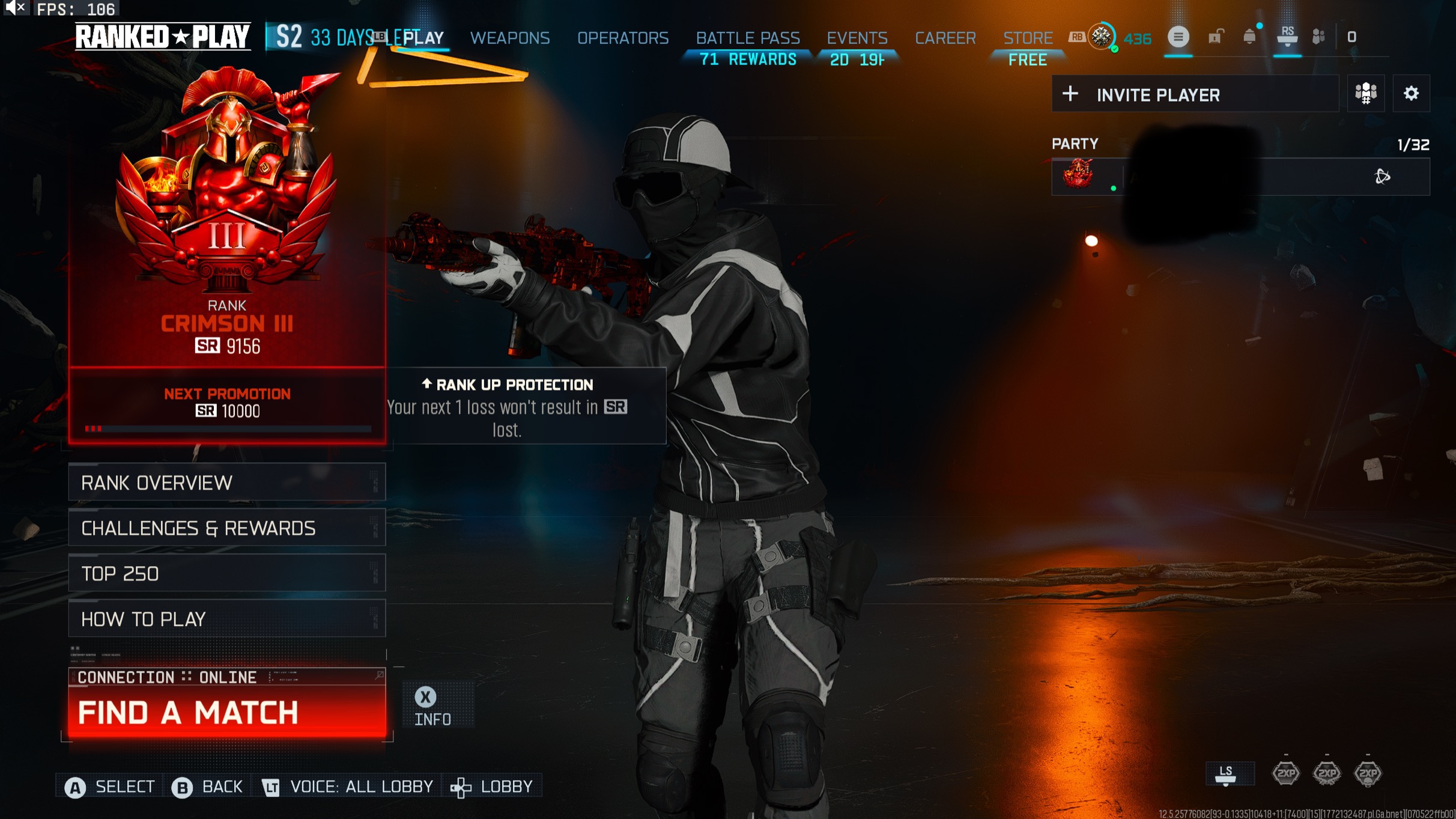Open the Career tab

(x=945, y=38)
